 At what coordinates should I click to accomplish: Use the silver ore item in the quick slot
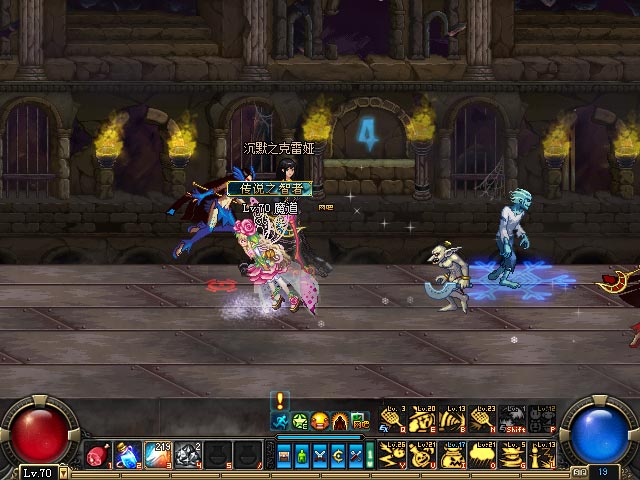pos(188,456)
